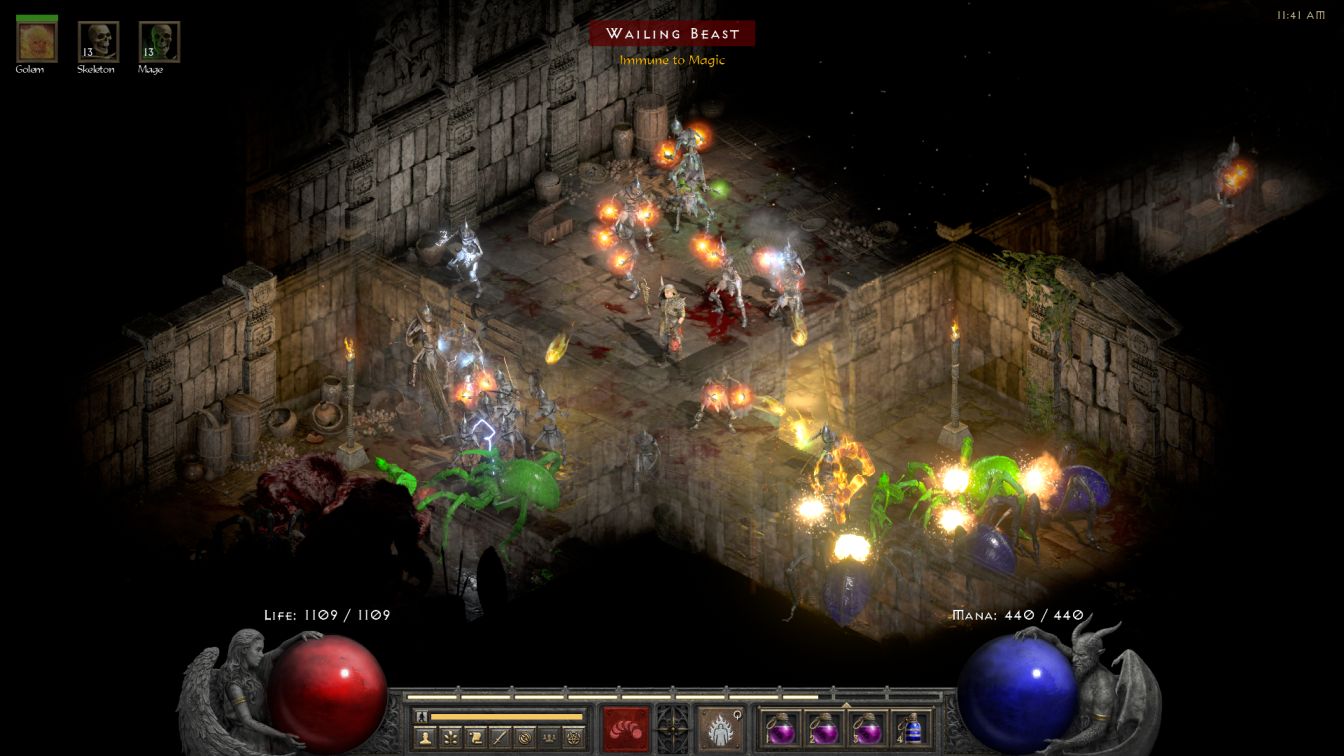The height and width of the screenshot is (756, 1344).
Task: Click the crossed-circle icon in the mini panel
Action: (523, 738)
